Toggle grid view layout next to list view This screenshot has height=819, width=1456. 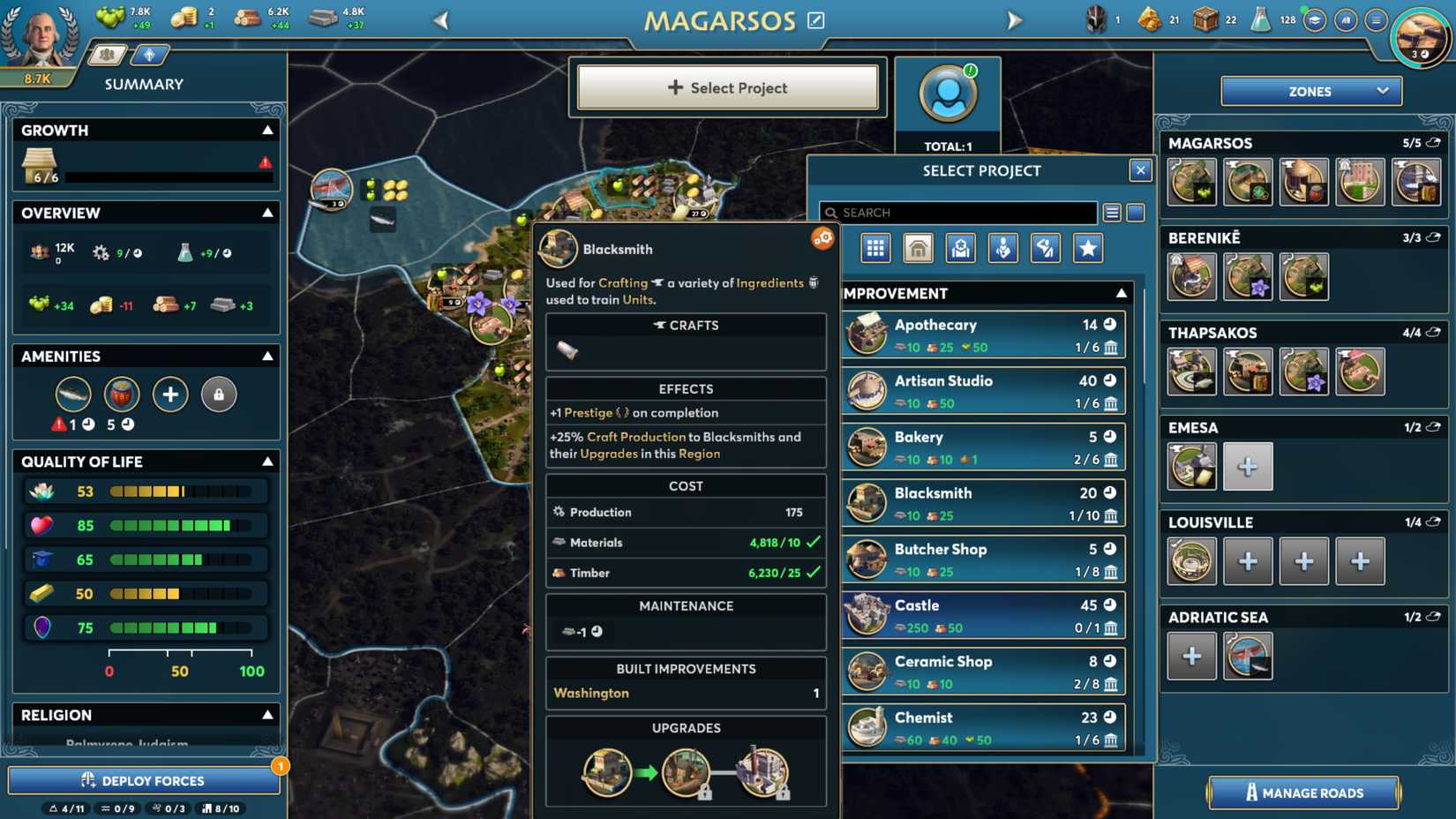(1136, 212)
